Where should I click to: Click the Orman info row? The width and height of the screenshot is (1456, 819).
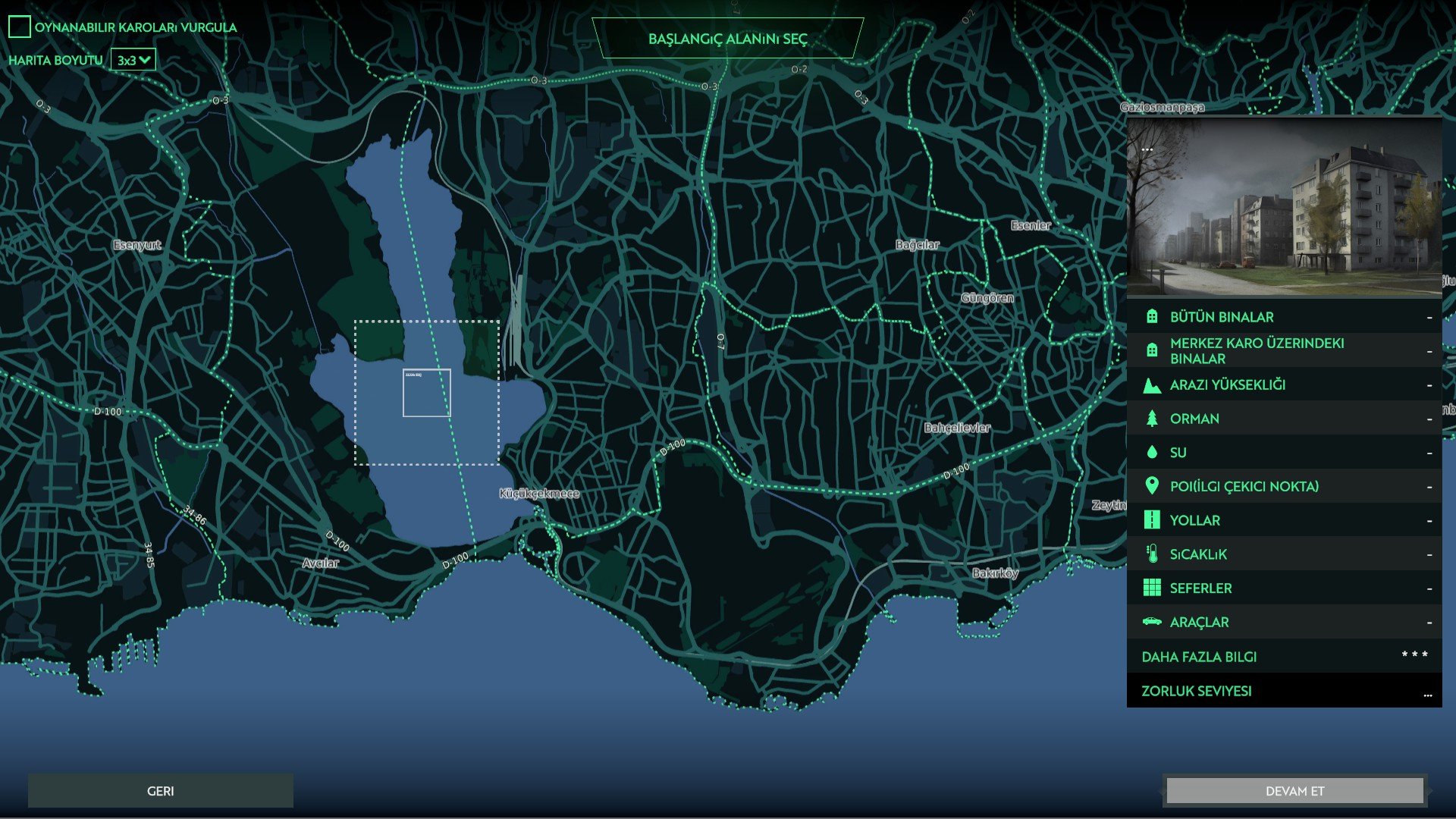(1284, 419)
